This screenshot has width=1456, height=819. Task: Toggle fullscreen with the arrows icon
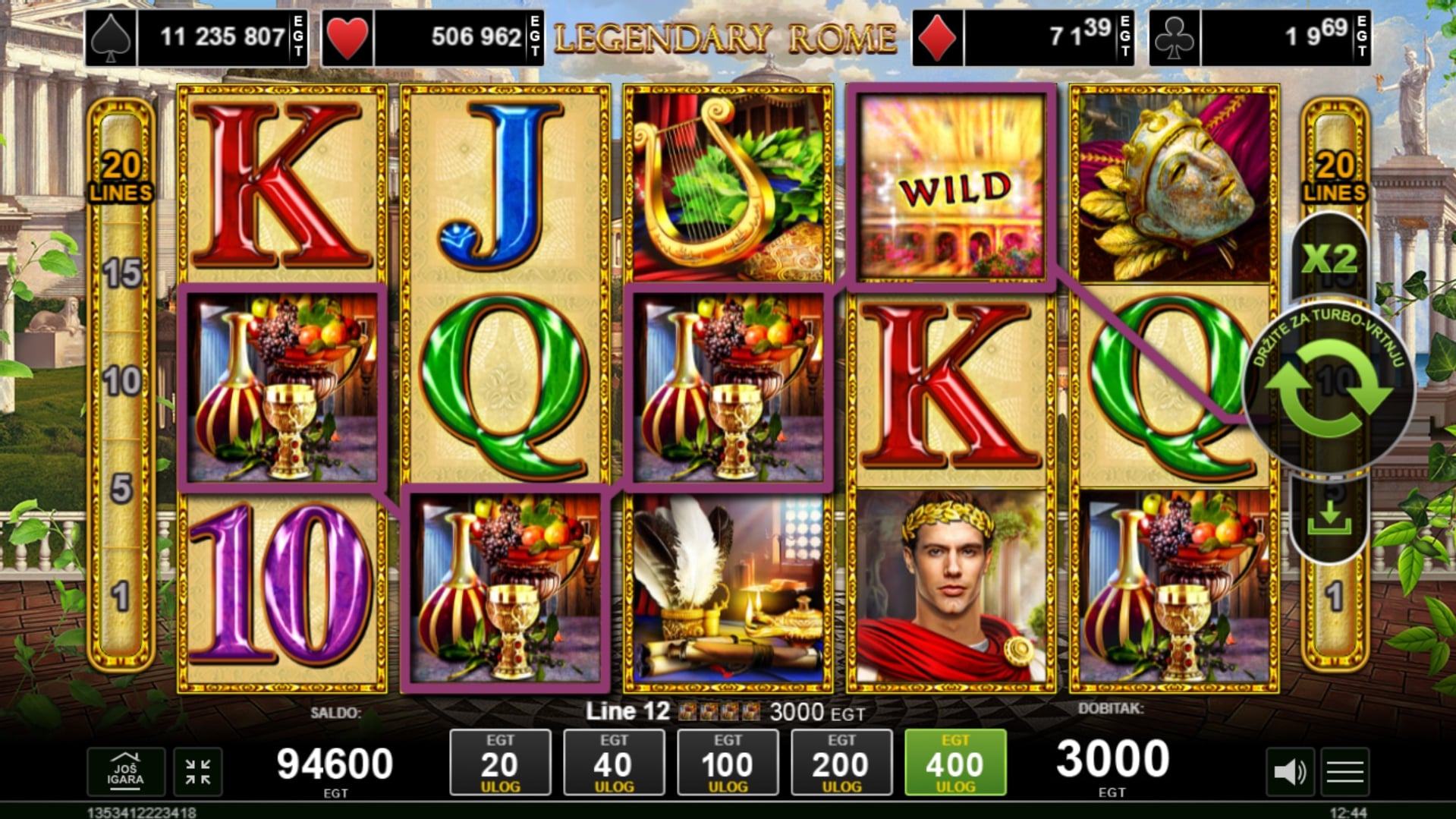click(x=198, y=772)
